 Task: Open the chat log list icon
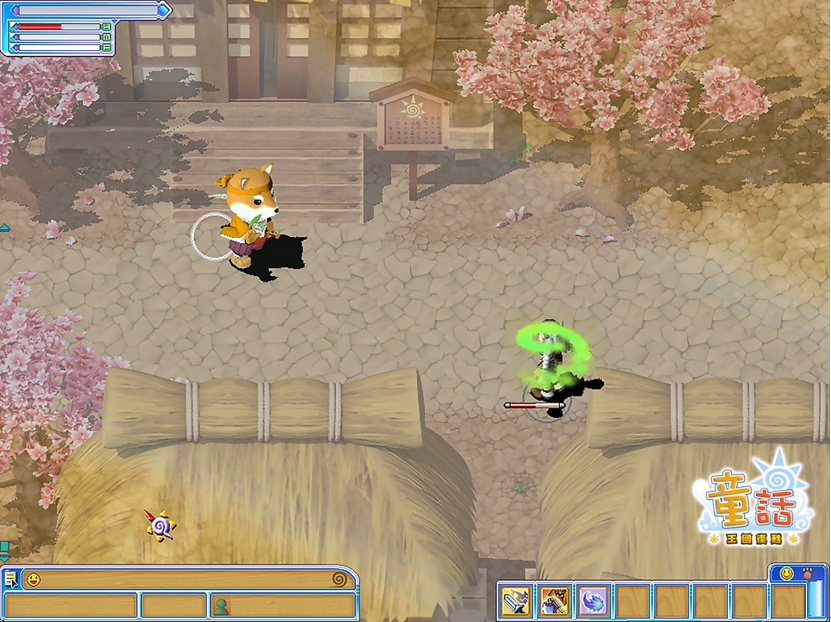pyautogui.click(x=10, y=579)
